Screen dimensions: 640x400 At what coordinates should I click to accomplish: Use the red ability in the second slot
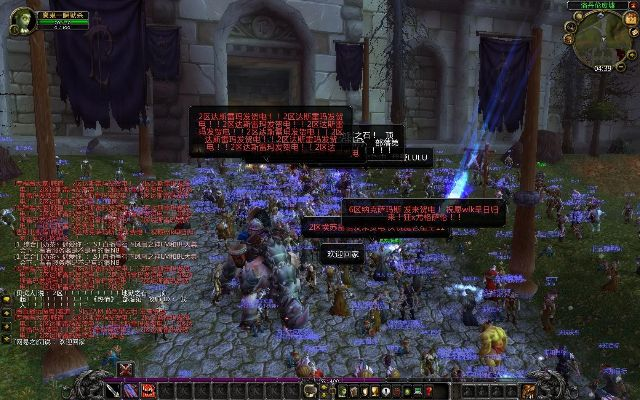pyautogui.click(x=147, y=390)
